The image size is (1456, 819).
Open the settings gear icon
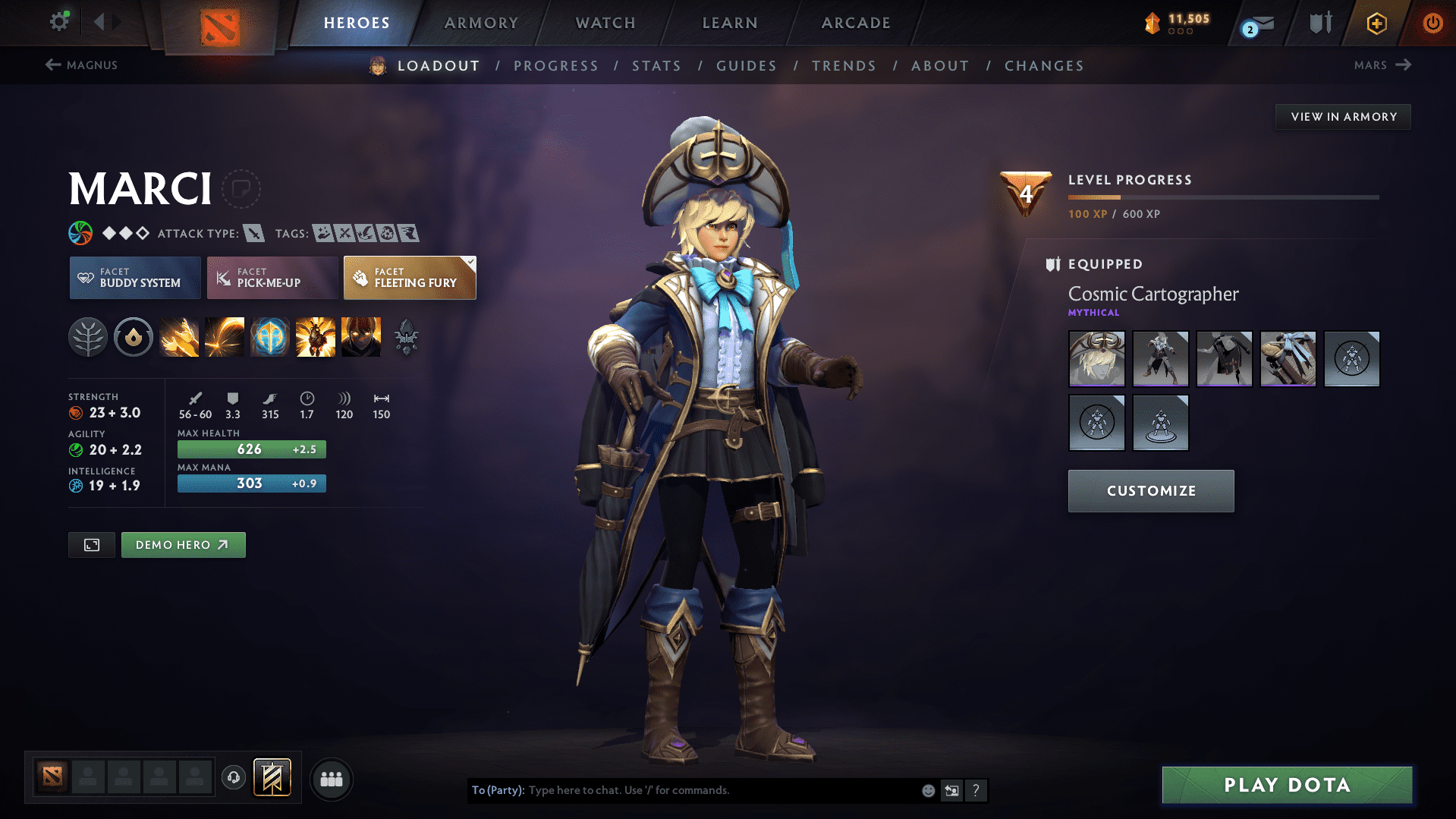(59, 21)
